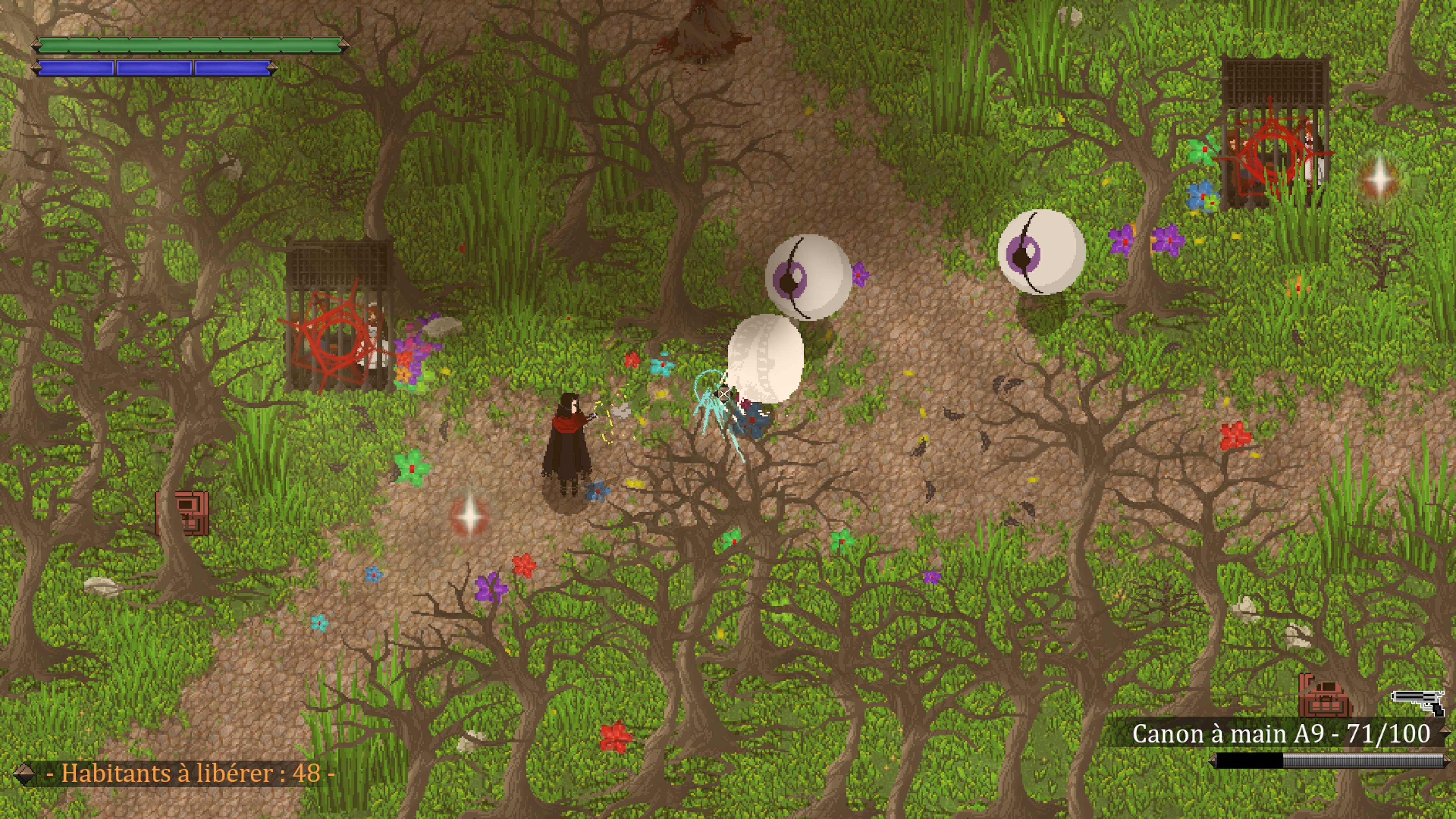Viewport: 1456px width, 819px height.
Task: Open the 'Habitants à libérer' objective tracker
Action: click(190, 773)
